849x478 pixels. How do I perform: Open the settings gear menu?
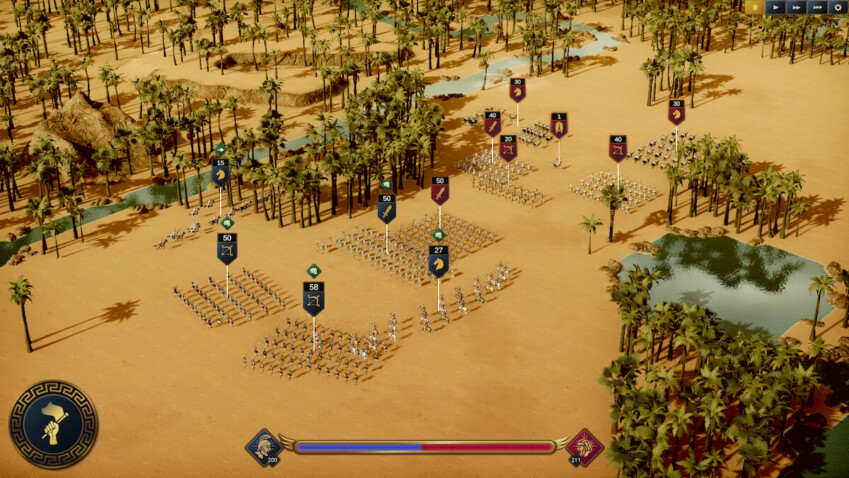(x=839, y=7)
